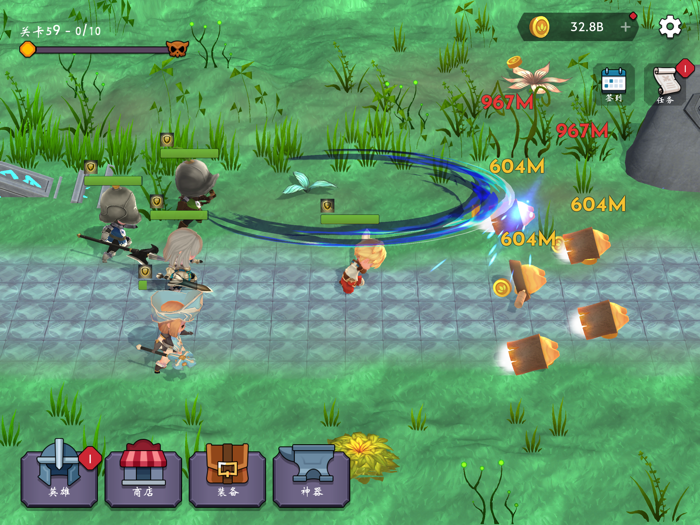Open the Equipment (装备) menu
The height and width of the screenshot is (525, 700).
(227, 473)
